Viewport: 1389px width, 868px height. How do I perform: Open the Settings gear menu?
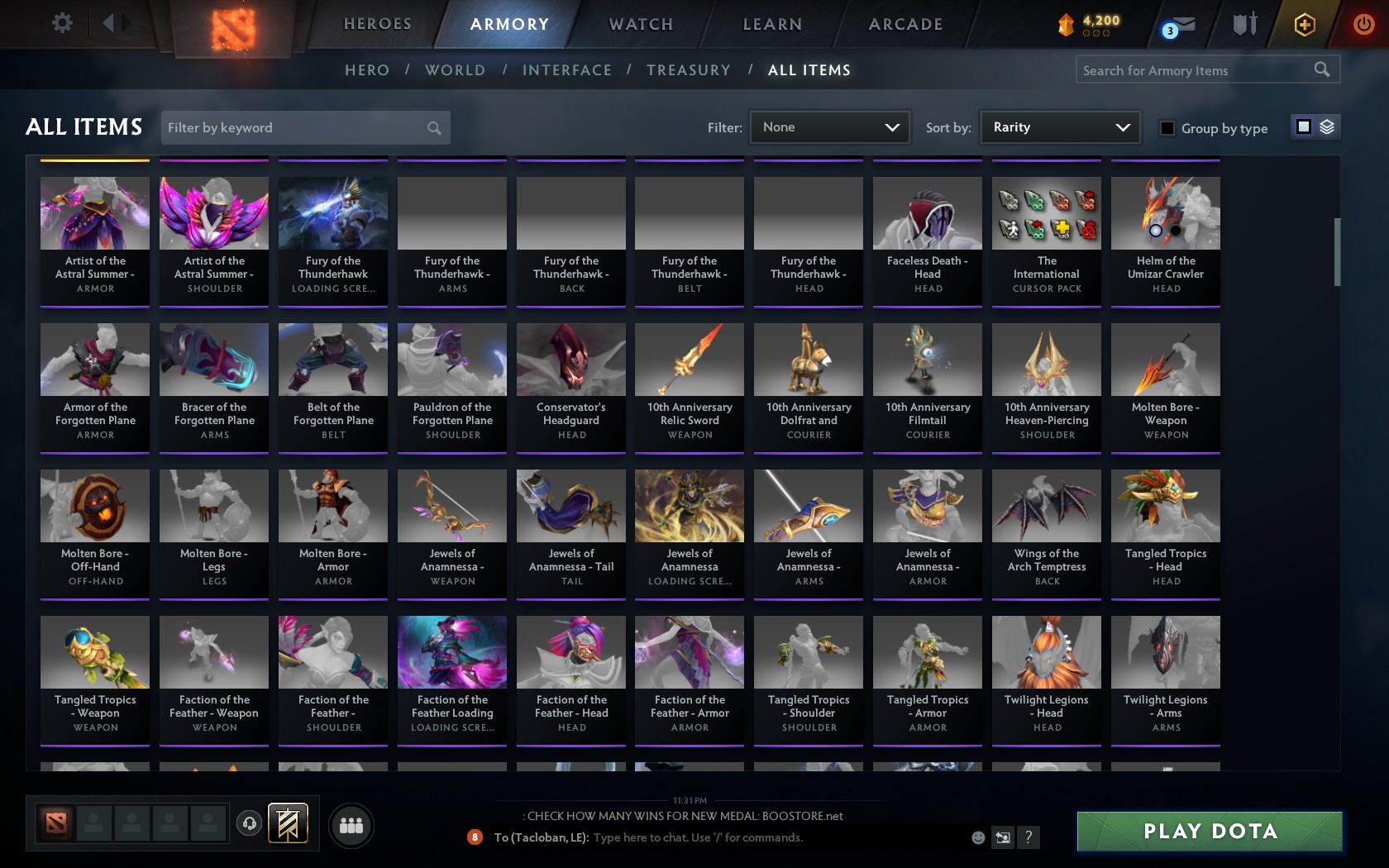point(60,22)
